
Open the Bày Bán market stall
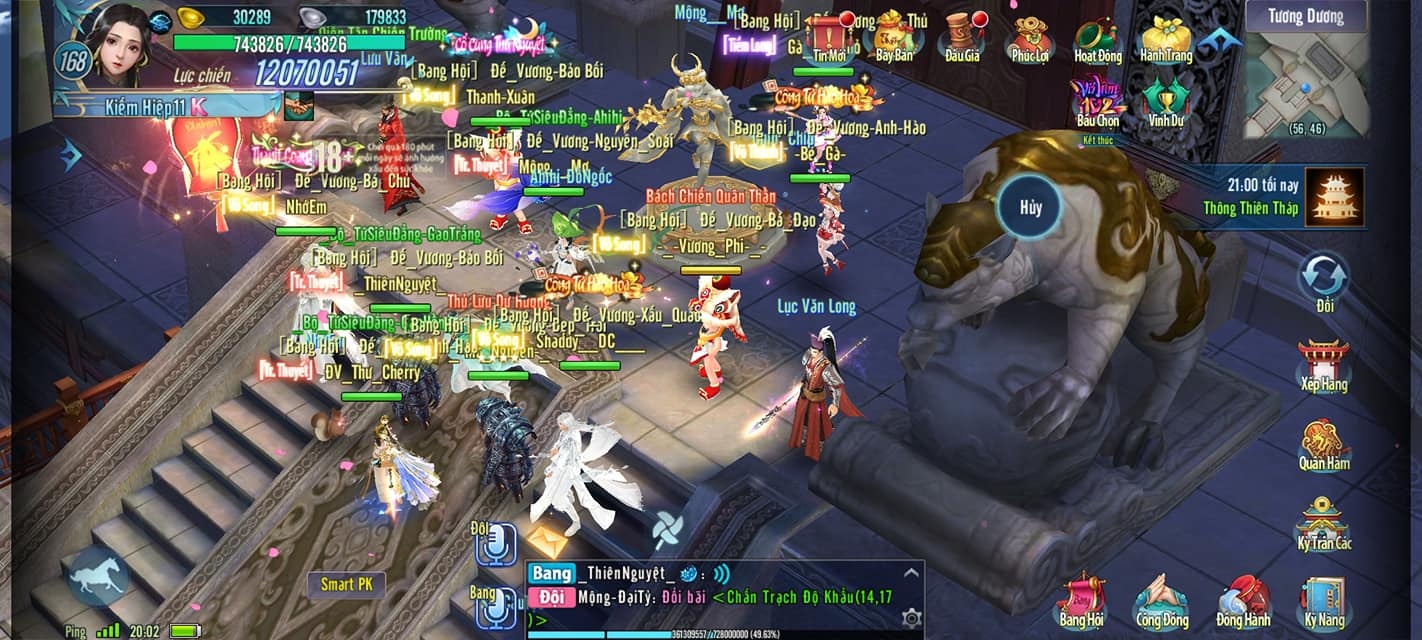coord(894,37)
